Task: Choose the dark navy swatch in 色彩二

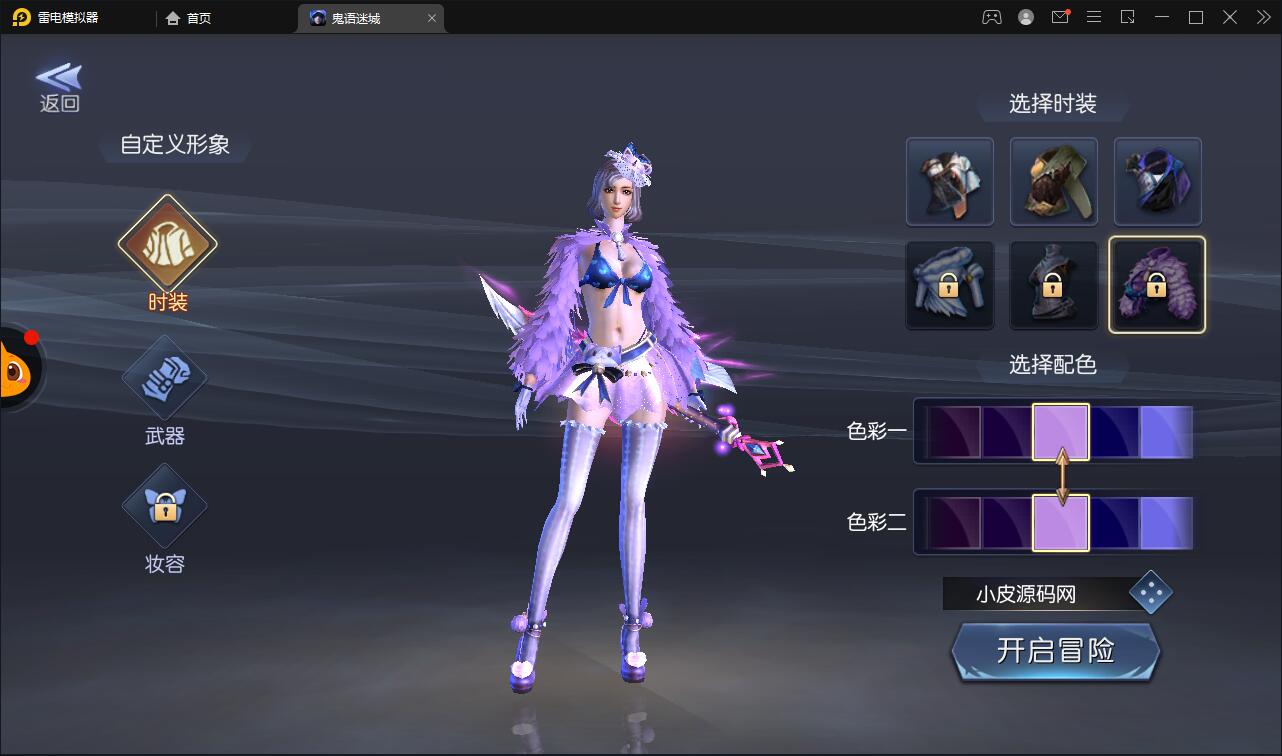Action: pos(1115,523)
